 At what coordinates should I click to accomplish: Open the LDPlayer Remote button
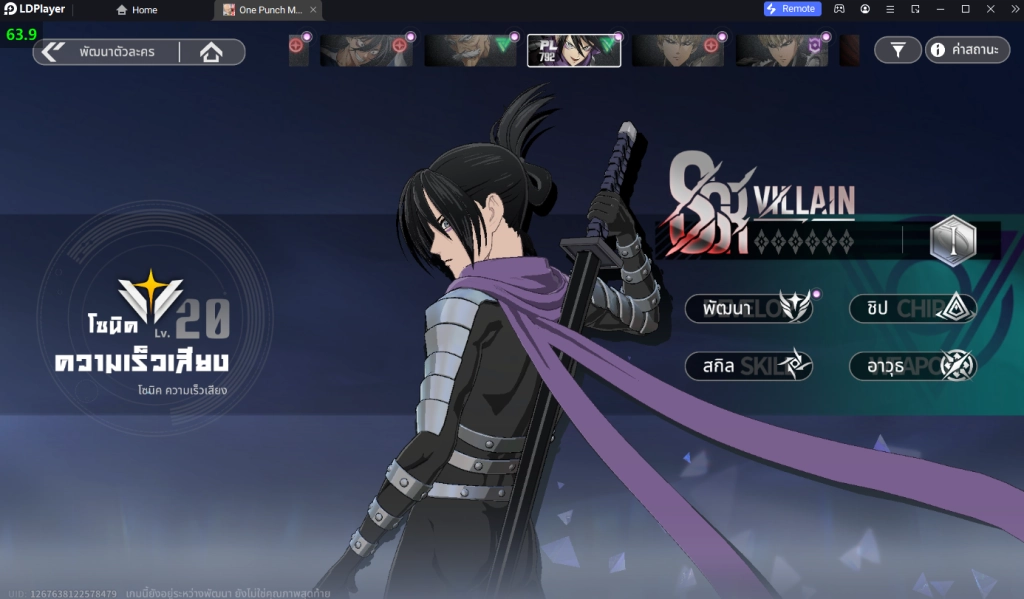point(792,9)
